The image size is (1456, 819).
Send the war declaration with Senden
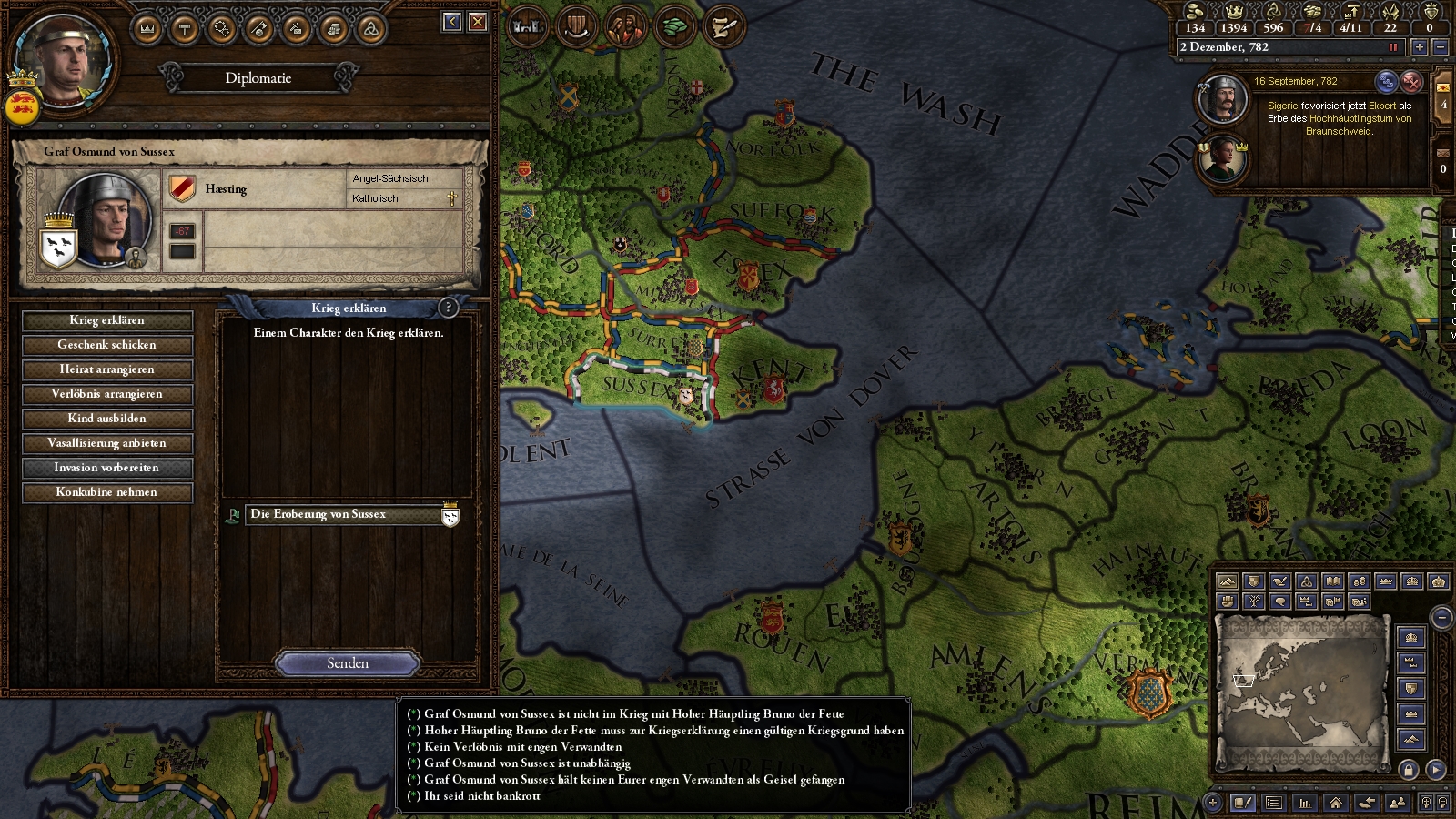click(x=348, y=663)
